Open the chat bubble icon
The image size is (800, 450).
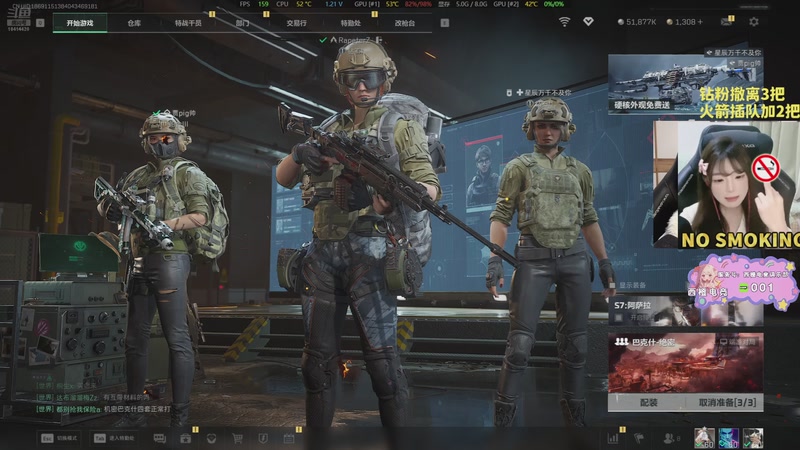[x=160, y=438]
